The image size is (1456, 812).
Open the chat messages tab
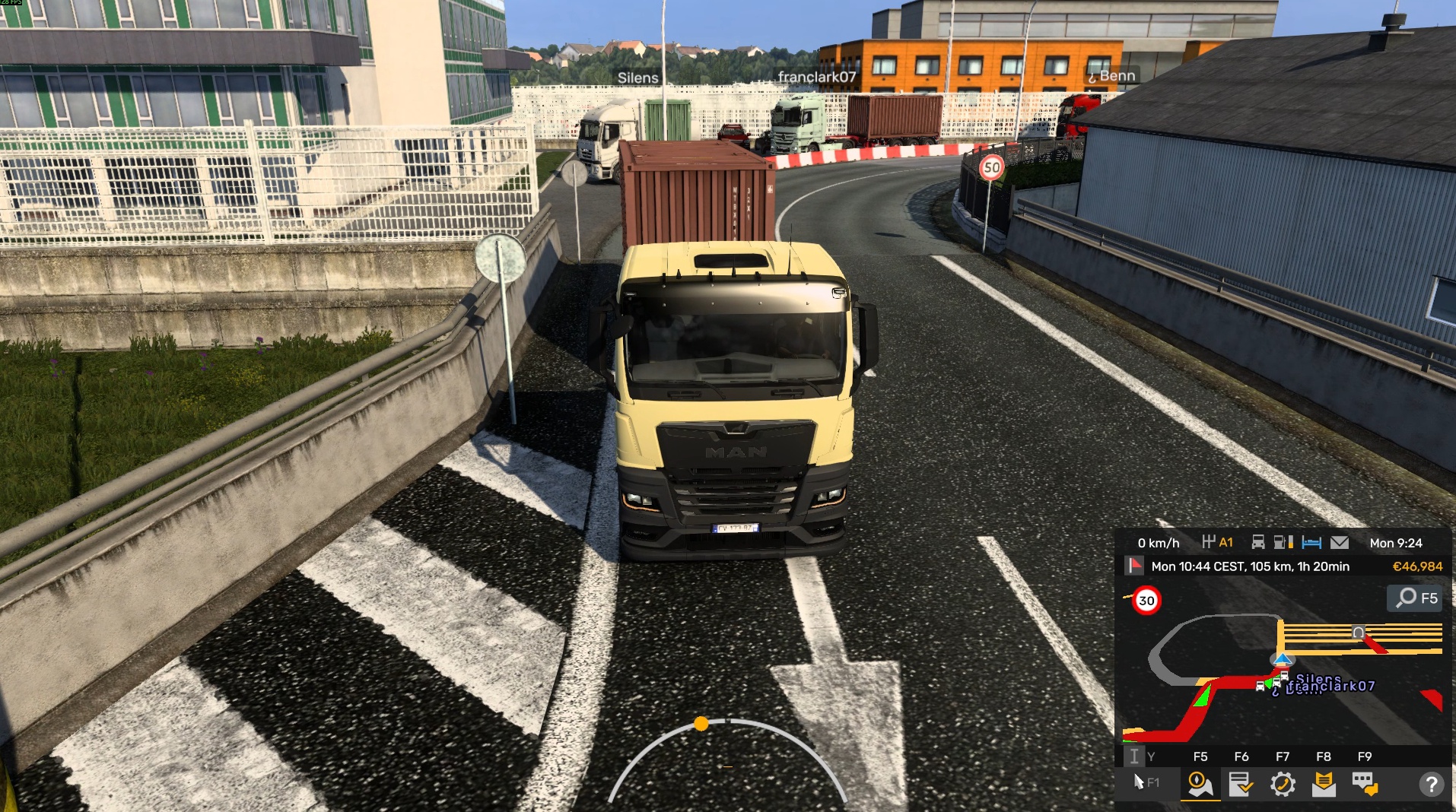point(1365,784)
